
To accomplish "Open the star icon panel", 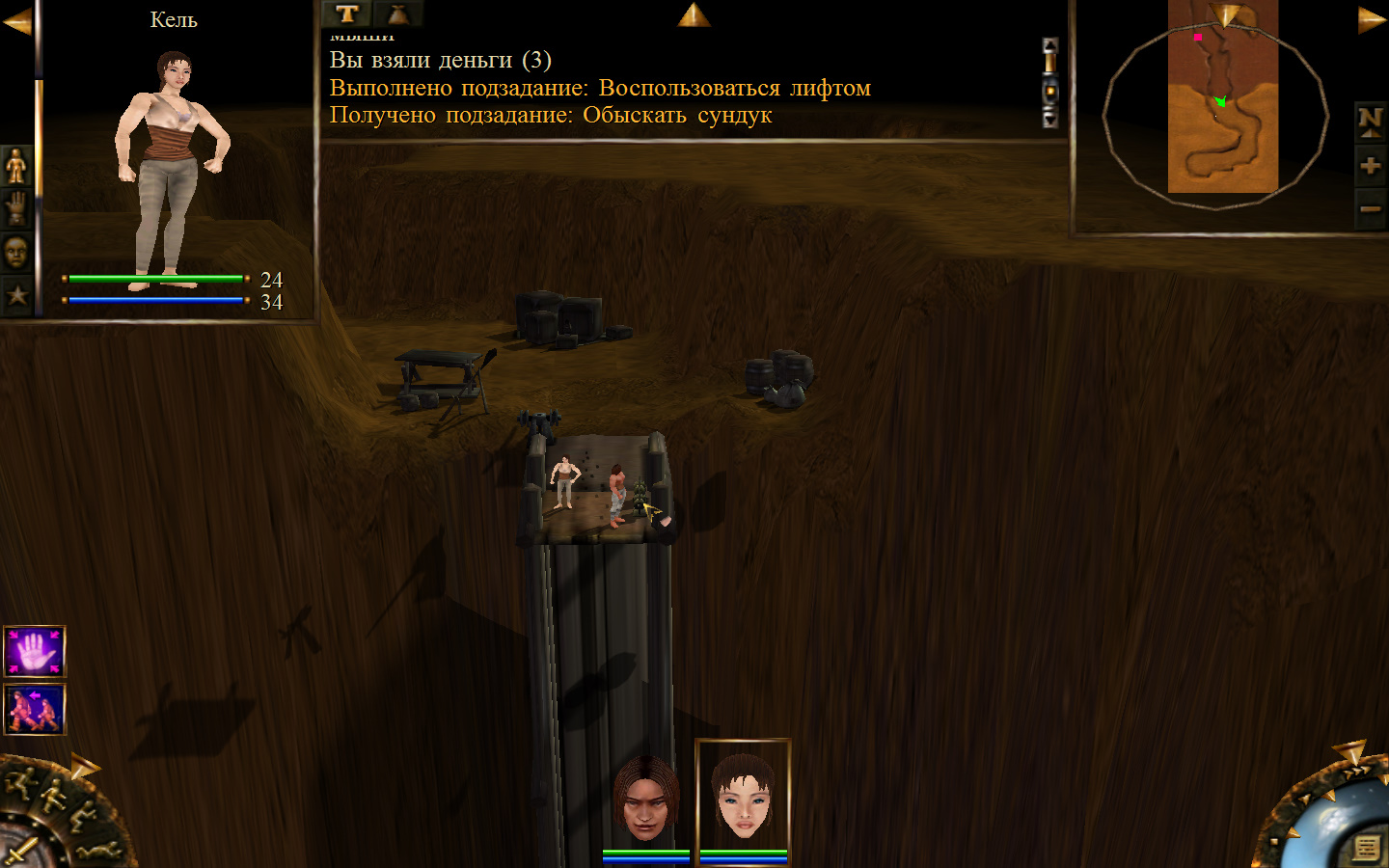I will [16, 294].
